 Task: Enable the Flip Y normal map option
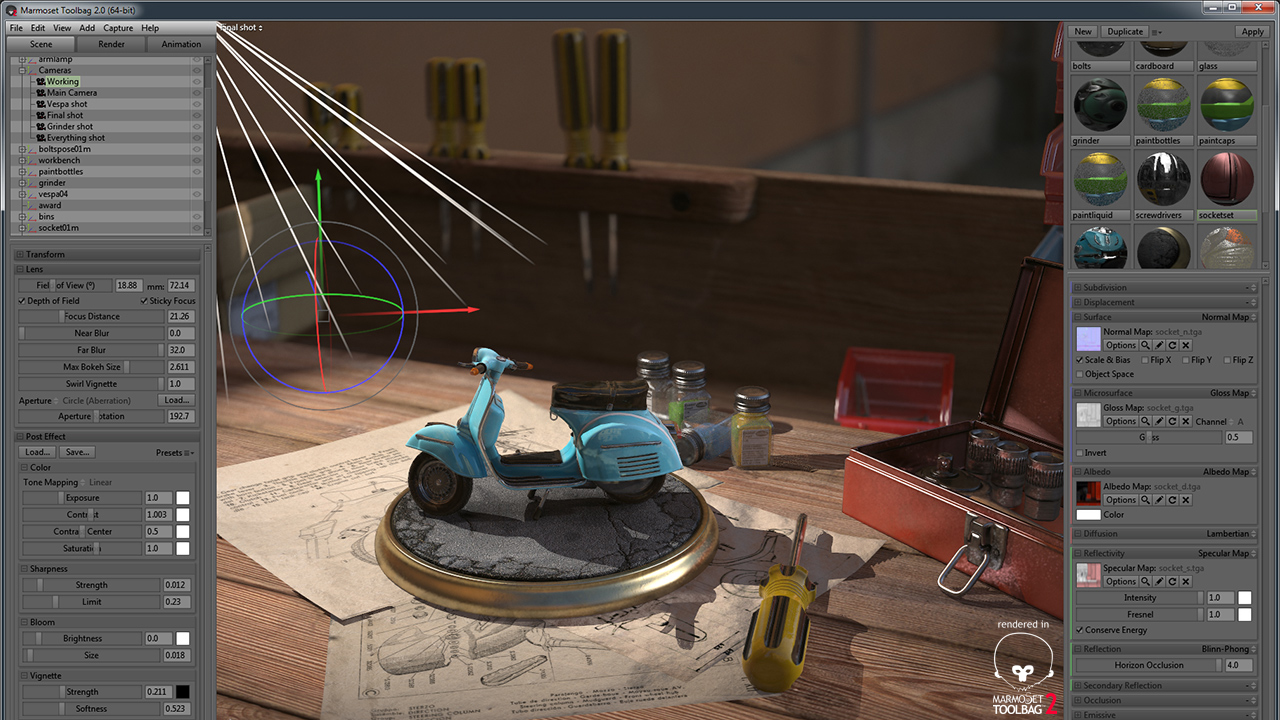(x=1185, y=361)
